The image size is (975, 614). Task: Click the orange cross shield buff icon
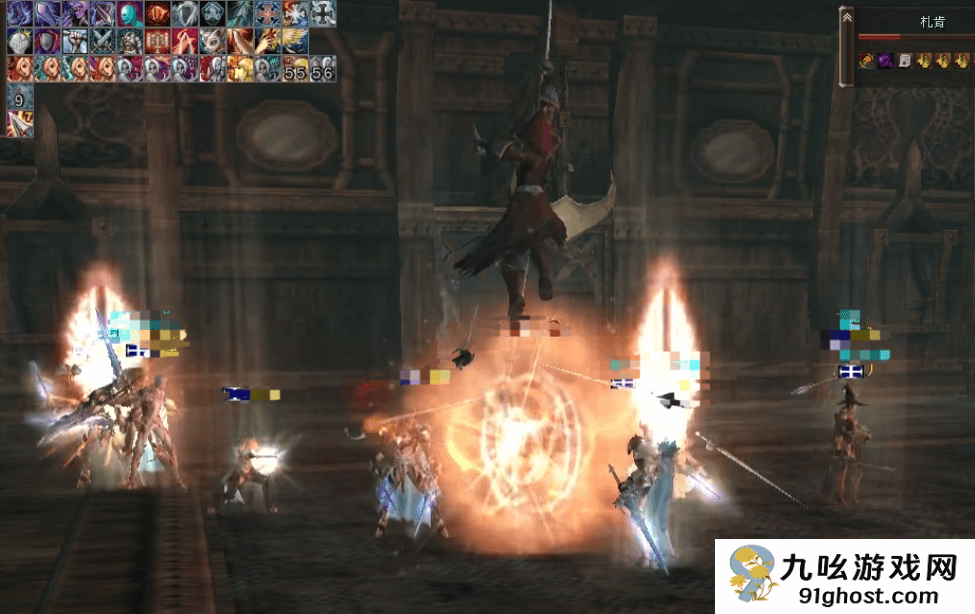click(267, 14)
